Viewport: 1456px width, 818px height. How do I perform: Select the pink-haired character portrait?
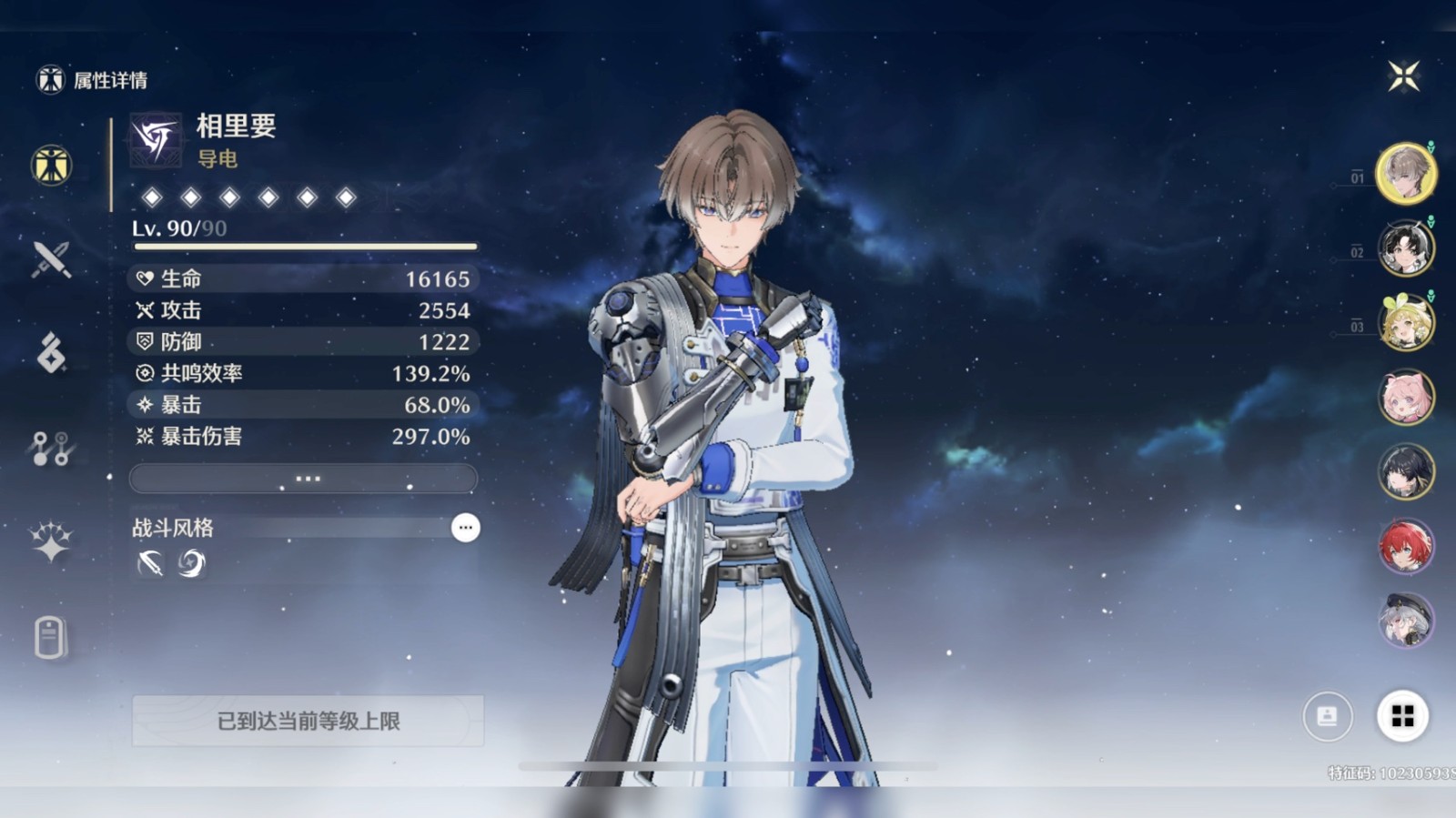(x=1405, y=398)
